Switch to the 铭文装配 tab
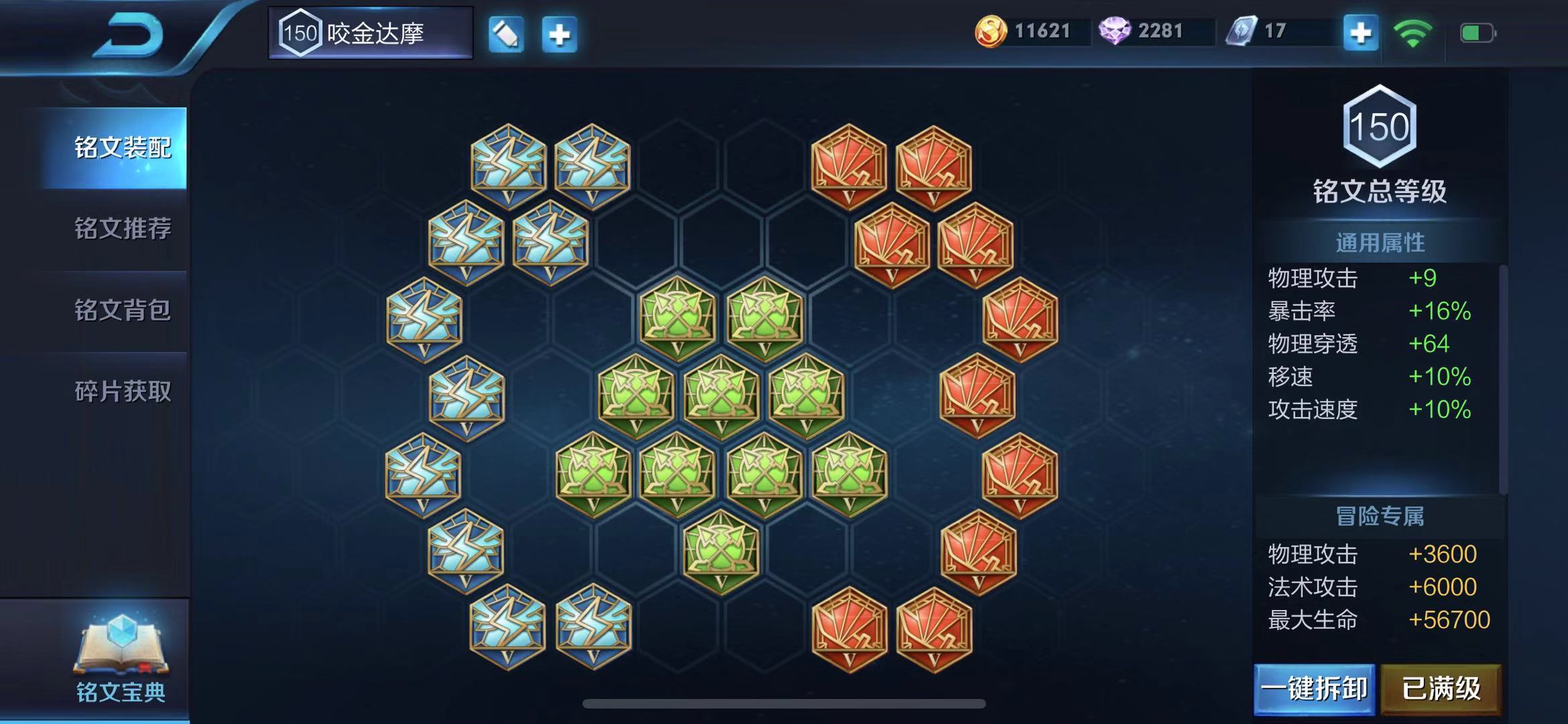Viewport: 1568px width, 724px height. [x=122, y=147]
